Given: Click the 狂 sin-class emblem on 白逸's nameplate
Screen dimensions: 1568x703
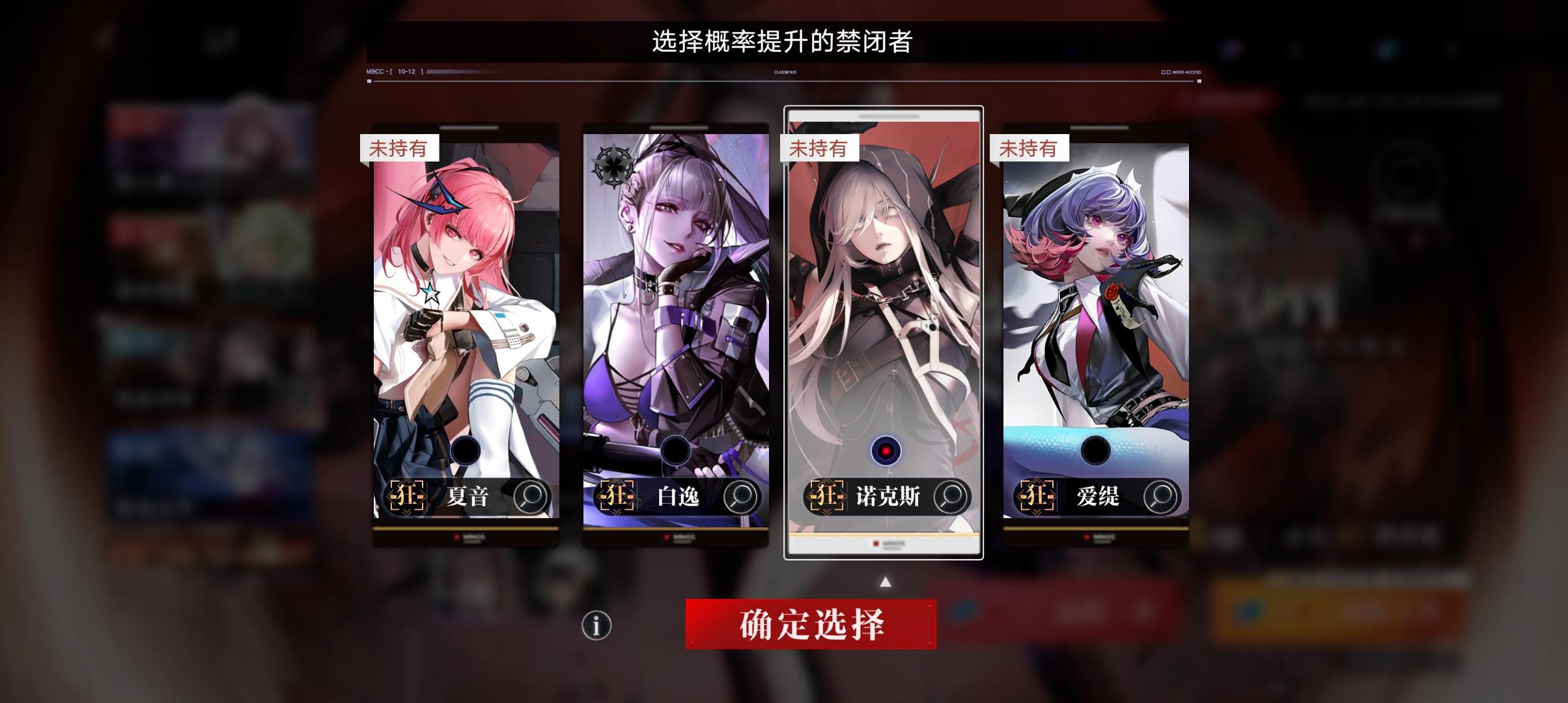Looking at the screenshot, I should pos(615,496).
